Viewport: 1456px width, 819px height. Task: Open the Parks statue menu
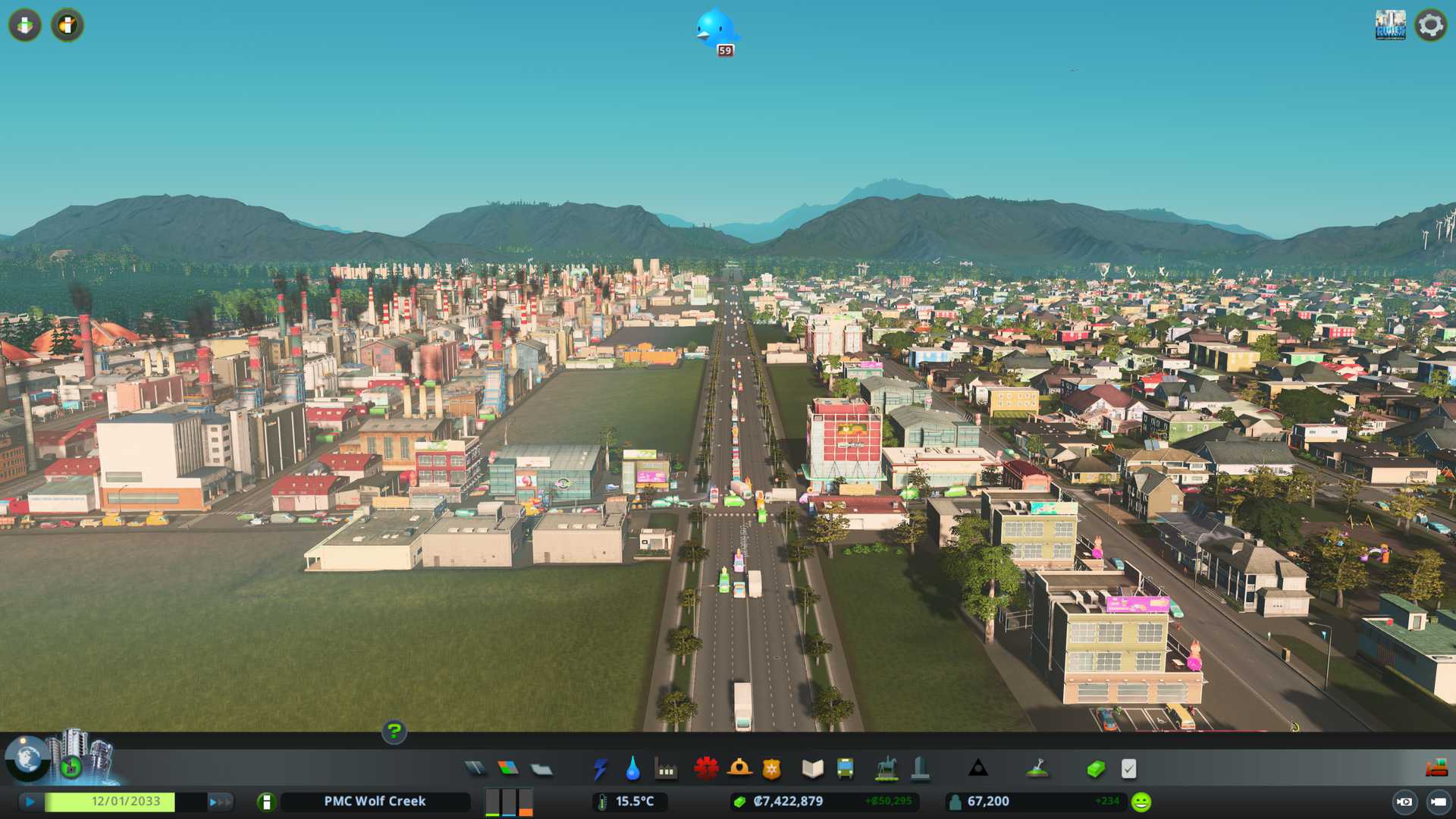[x=886, y=769]
